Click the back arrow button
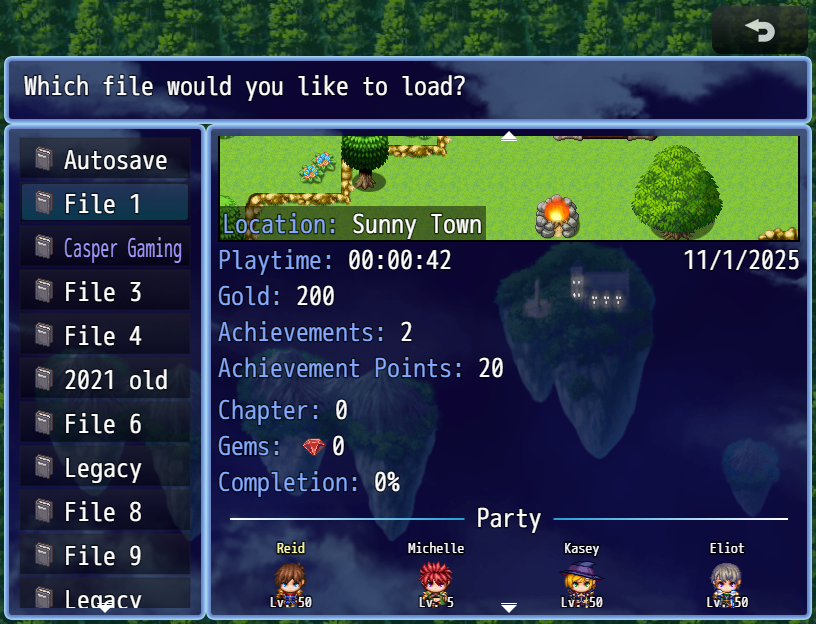This screenshot has width=816, height=624. click(760, 31)
